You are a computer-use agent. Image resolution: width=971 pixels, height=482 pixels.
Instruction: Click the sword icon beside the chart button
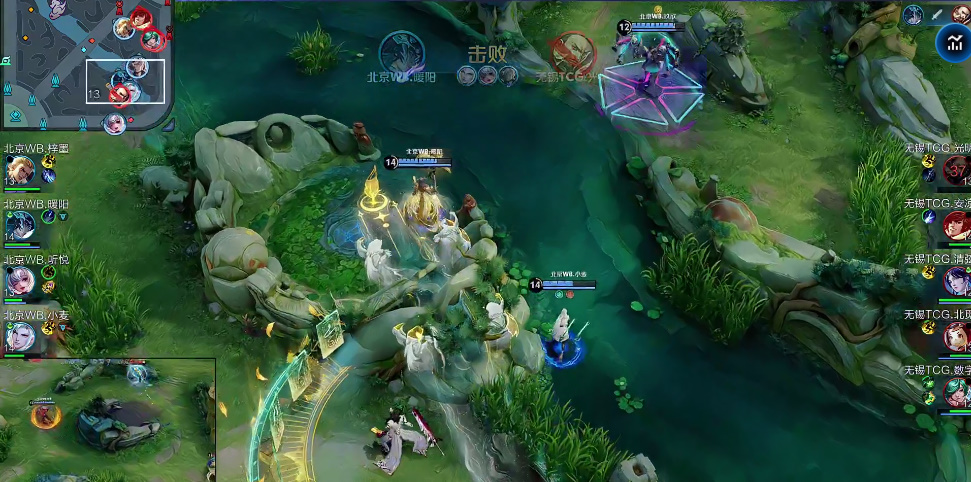pyautogui.click(x=937, y=15)
